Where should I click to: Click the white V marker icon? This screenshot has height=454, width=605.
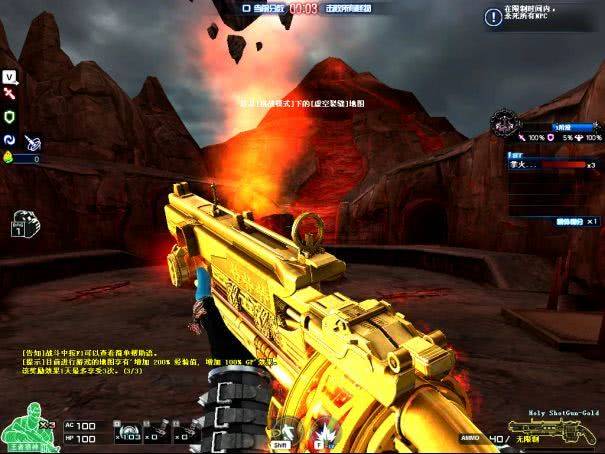click(9, 76)
